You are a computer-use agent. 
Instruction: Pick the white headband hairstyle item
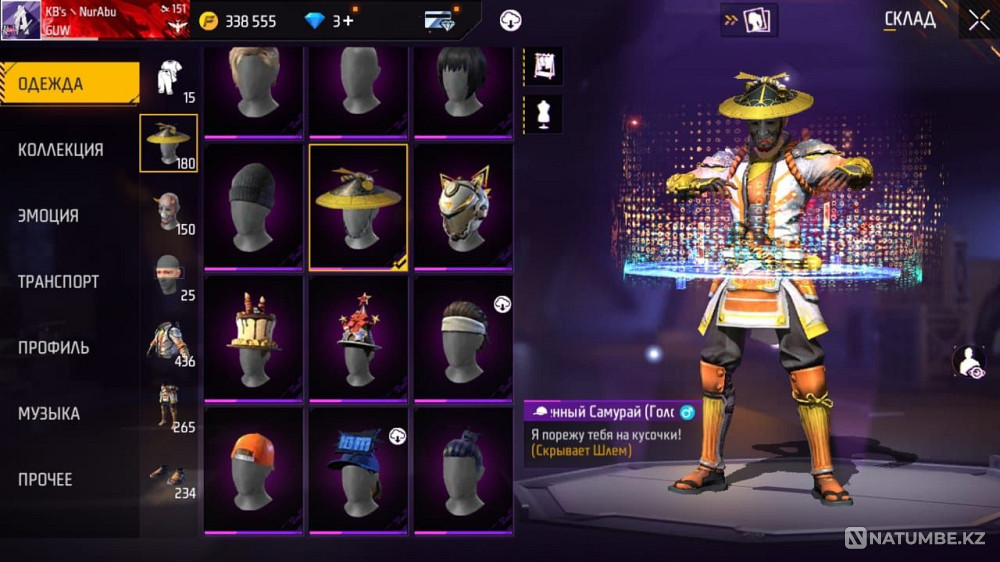[x=462, y=338]
